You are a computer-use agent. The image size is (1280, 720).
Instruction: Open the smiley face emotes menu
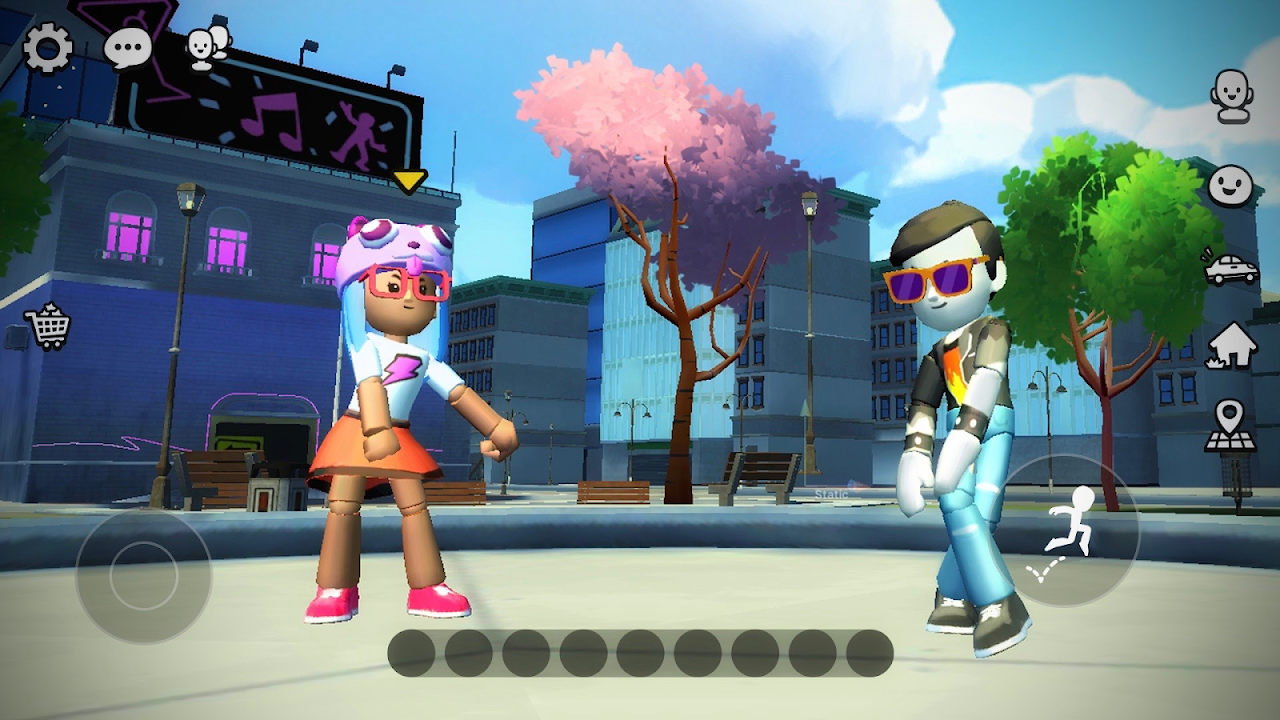click(x=1231, y=186)
